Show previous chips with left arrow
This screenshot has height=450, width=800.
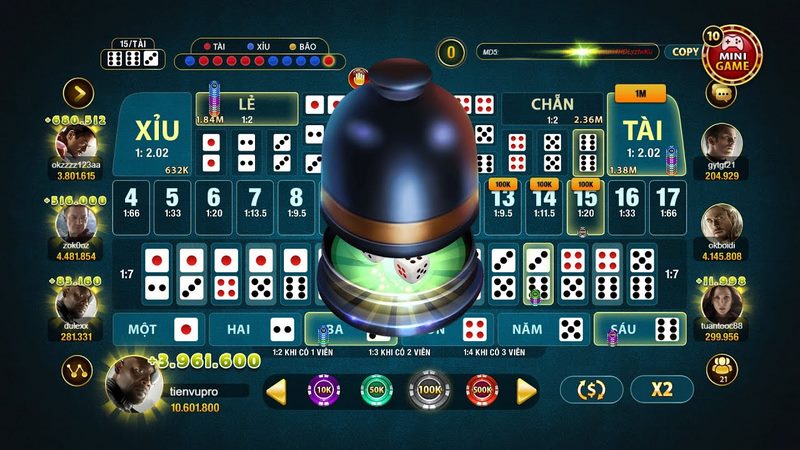[276, 390]
